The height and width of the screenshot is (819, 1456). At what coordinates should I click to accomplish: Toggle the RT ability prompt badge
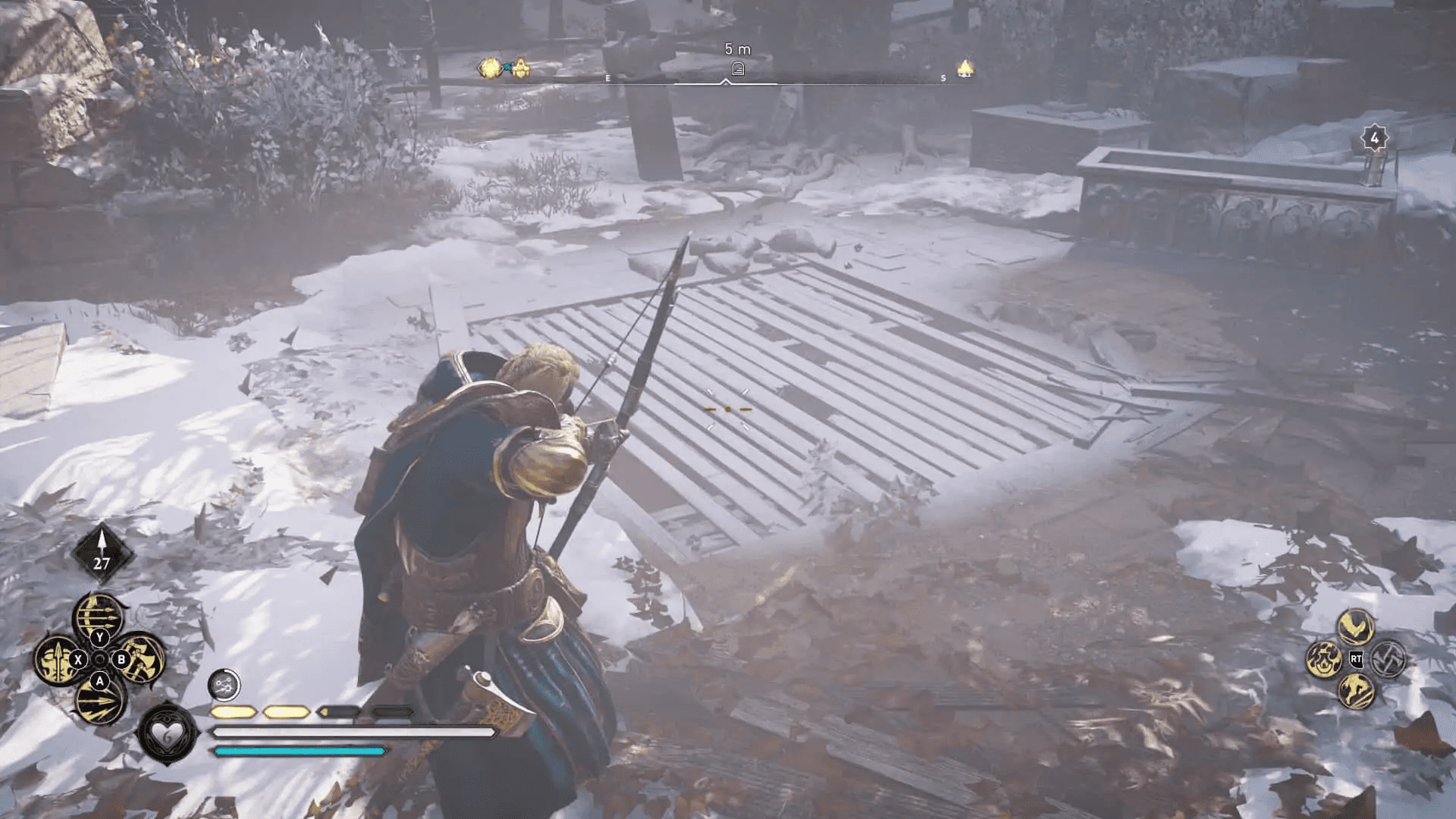(x=1357, y=659)
